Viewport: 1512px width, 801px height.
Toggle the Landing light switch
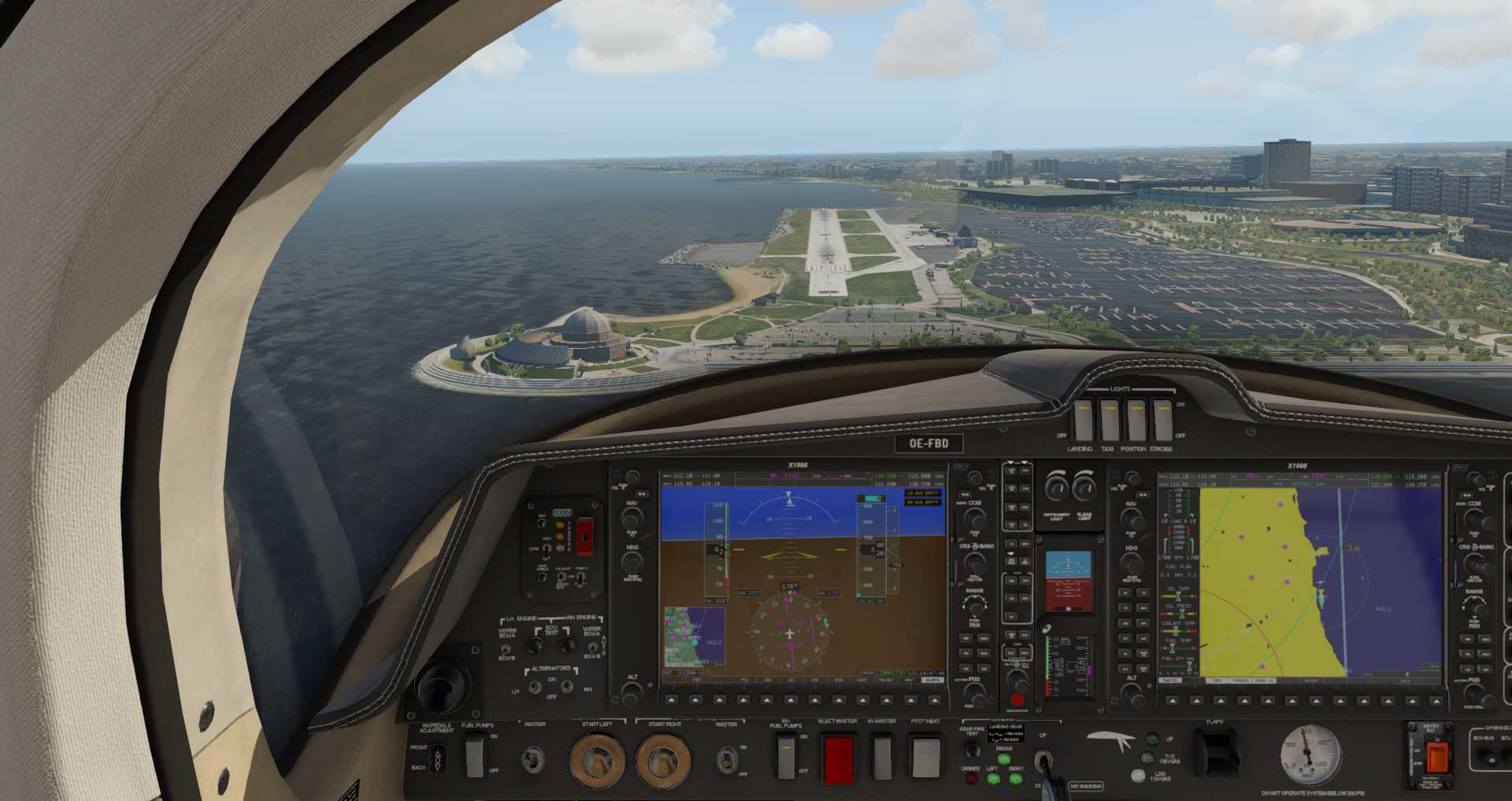coord(1083,419)
